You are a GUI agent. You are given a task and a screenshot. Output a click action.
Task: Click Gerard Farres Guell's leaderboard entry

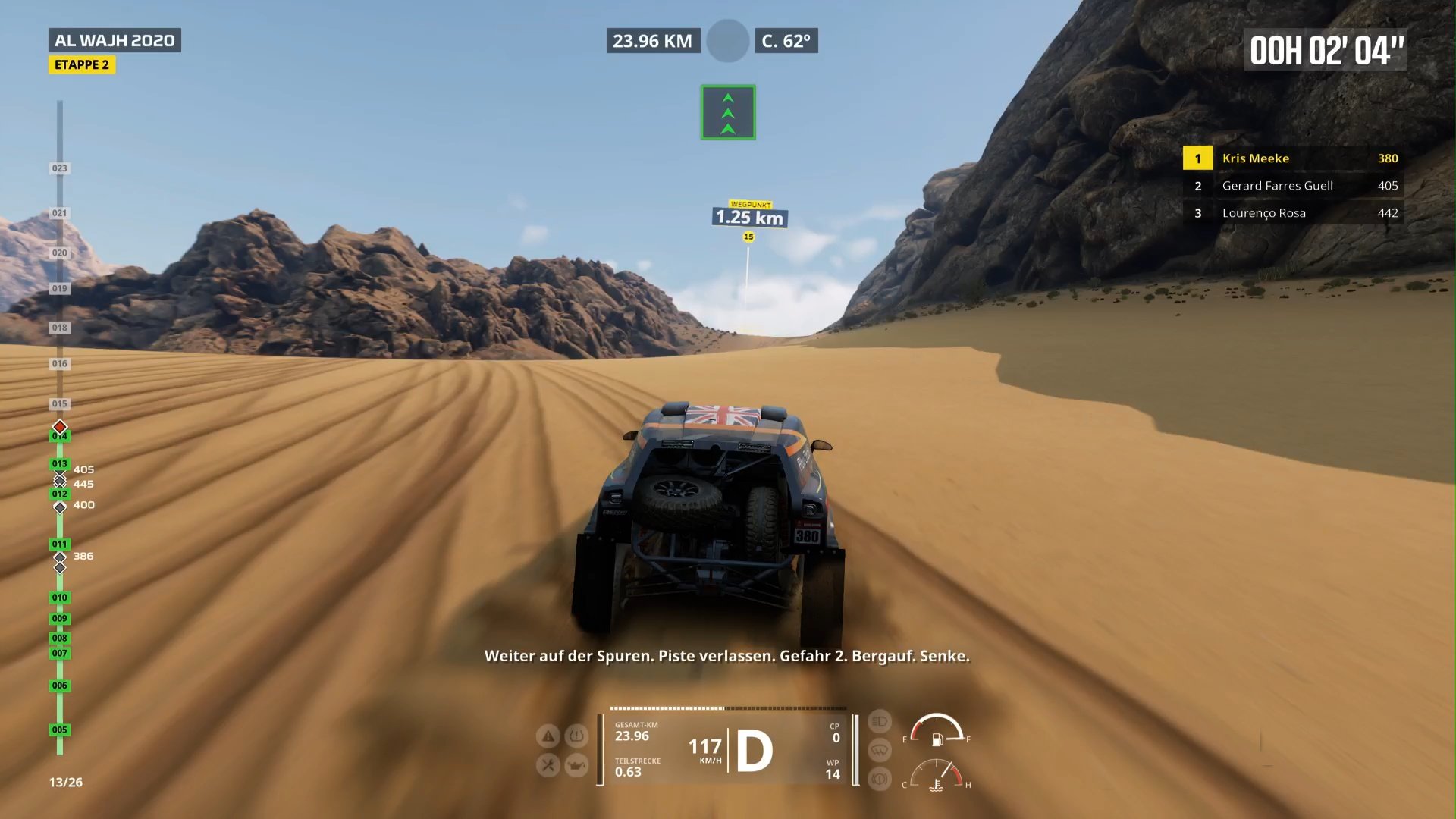(x=1293, y=185)
